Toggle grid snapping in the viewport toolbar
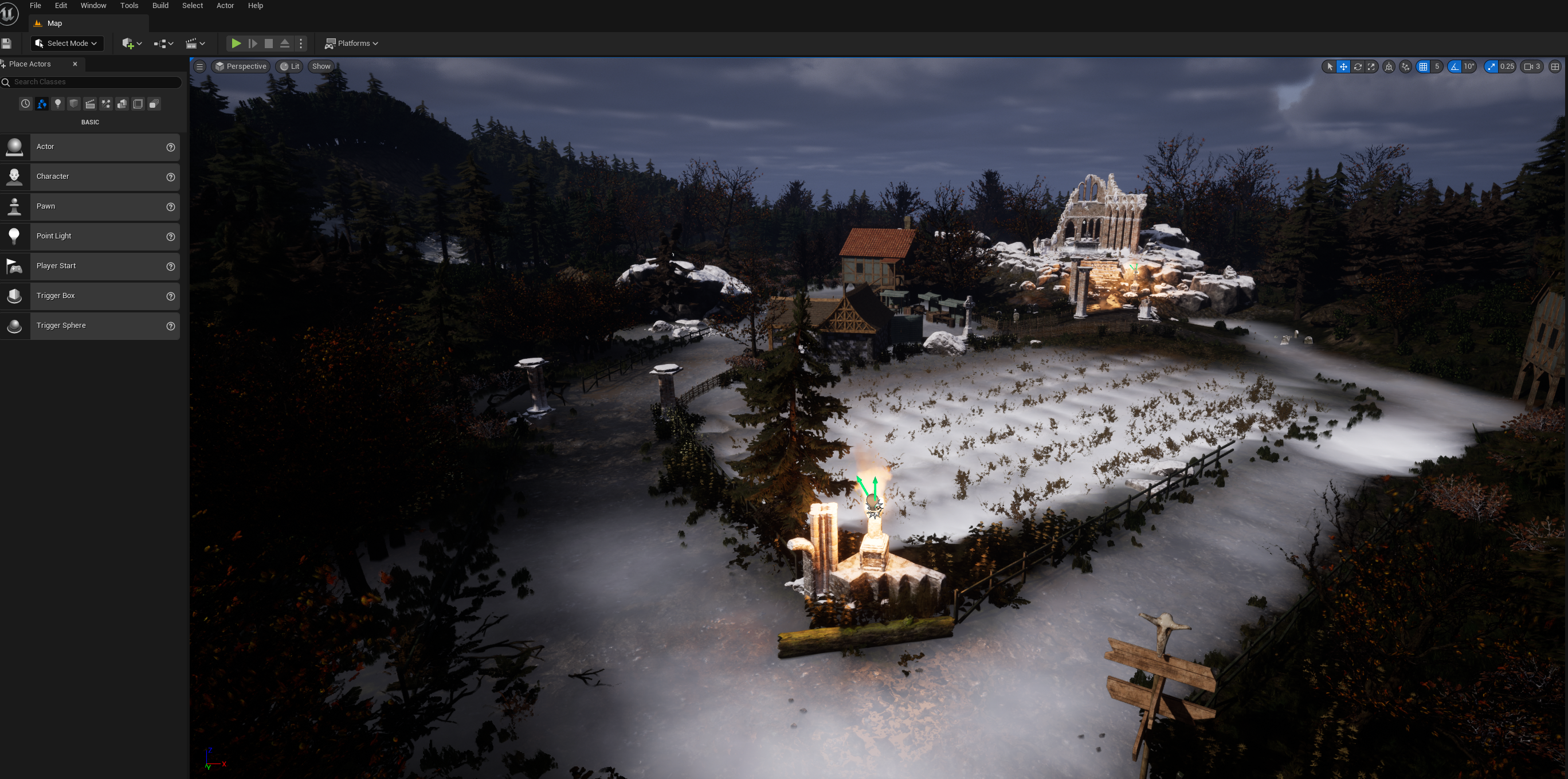Screen dimensions: 1568x779 click(1423, 67)
